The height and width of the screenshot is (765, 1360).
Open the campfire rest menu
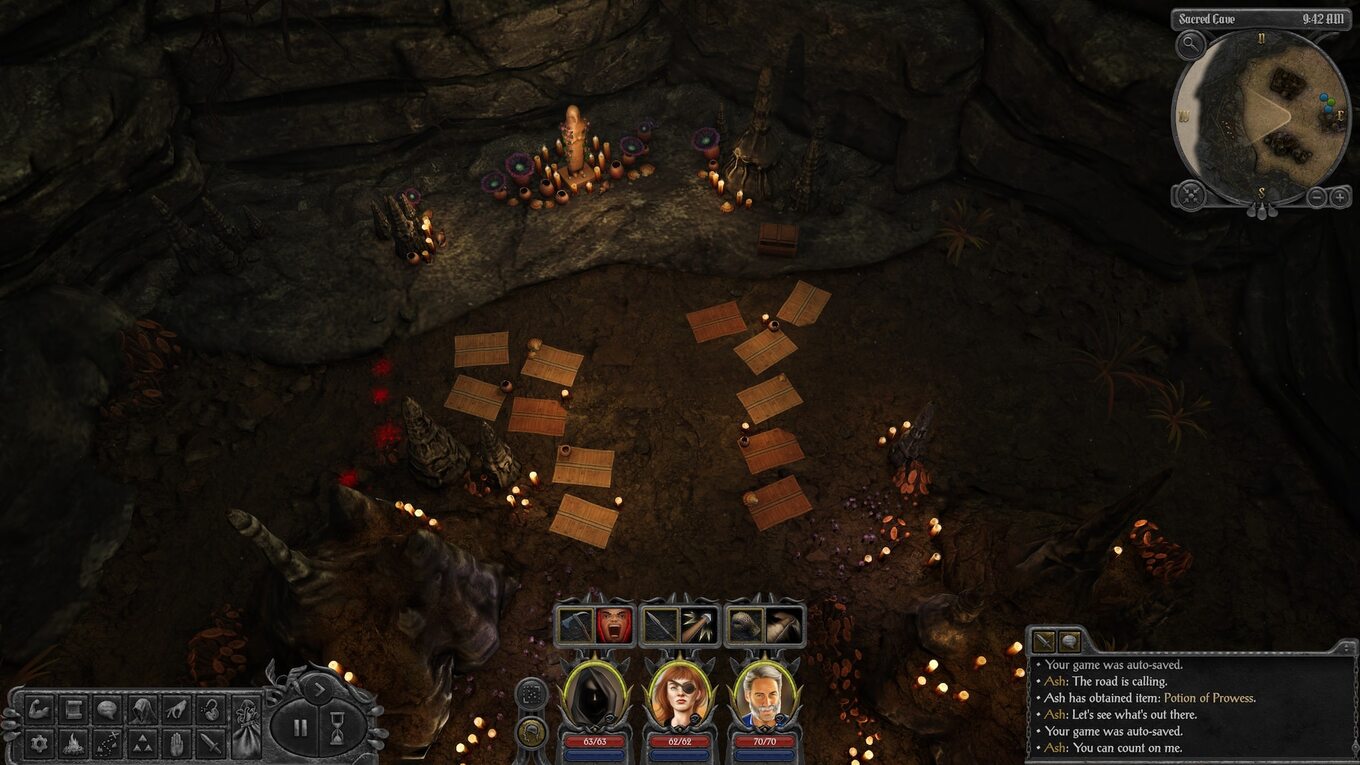(73, 743)
